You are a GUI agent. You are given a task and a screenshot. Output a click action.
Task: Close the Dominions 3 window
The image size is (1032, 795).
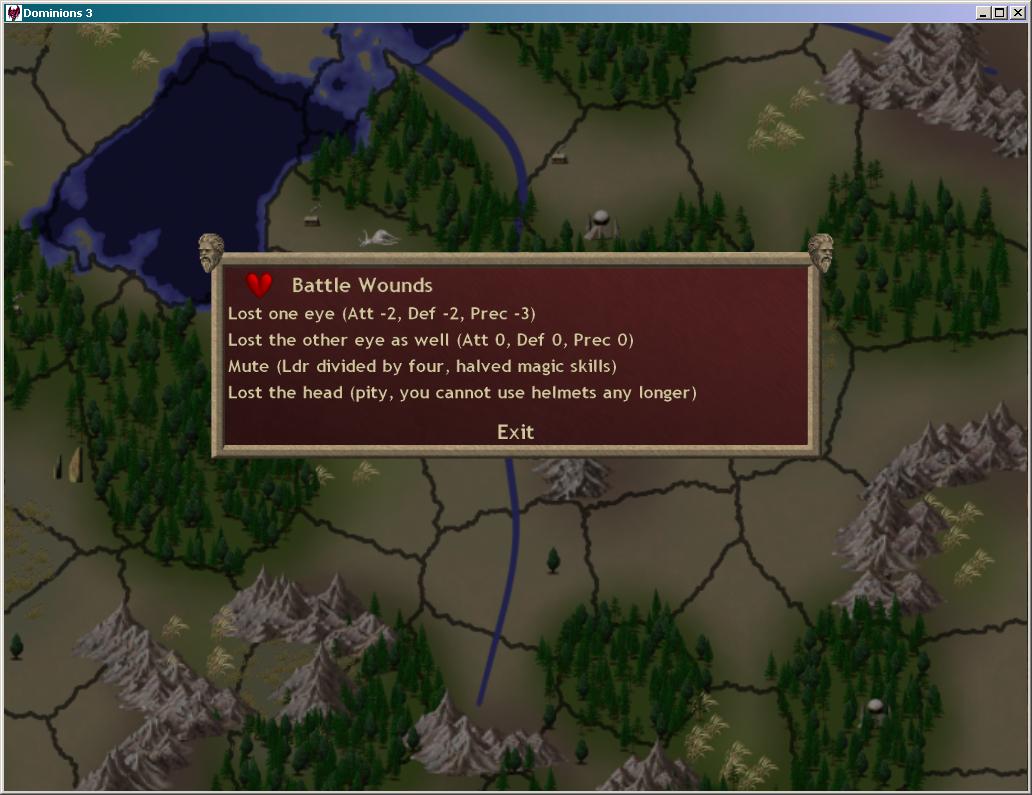pos(1018,13)
